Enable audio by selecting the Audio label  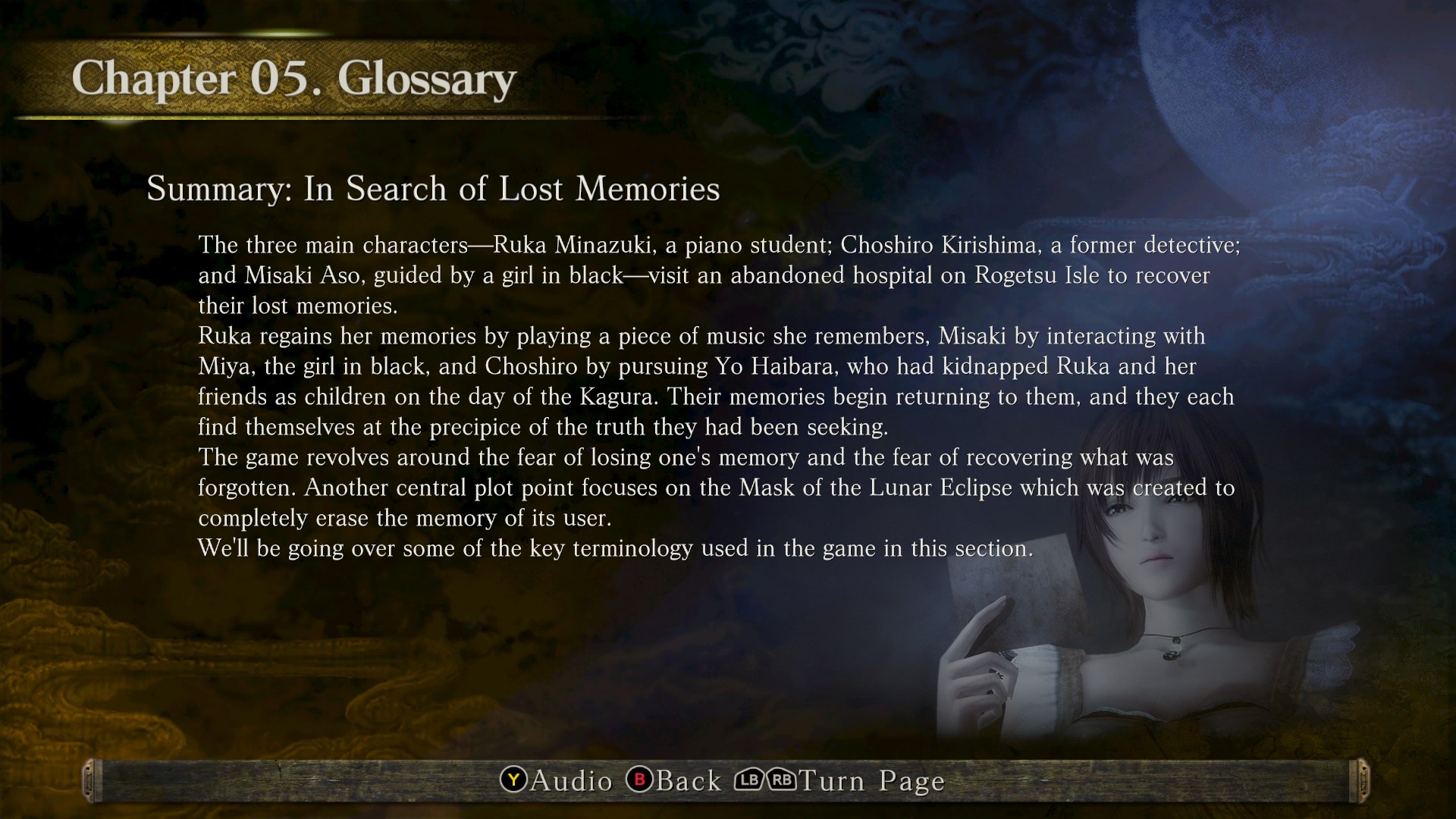(x=571, y=780)
